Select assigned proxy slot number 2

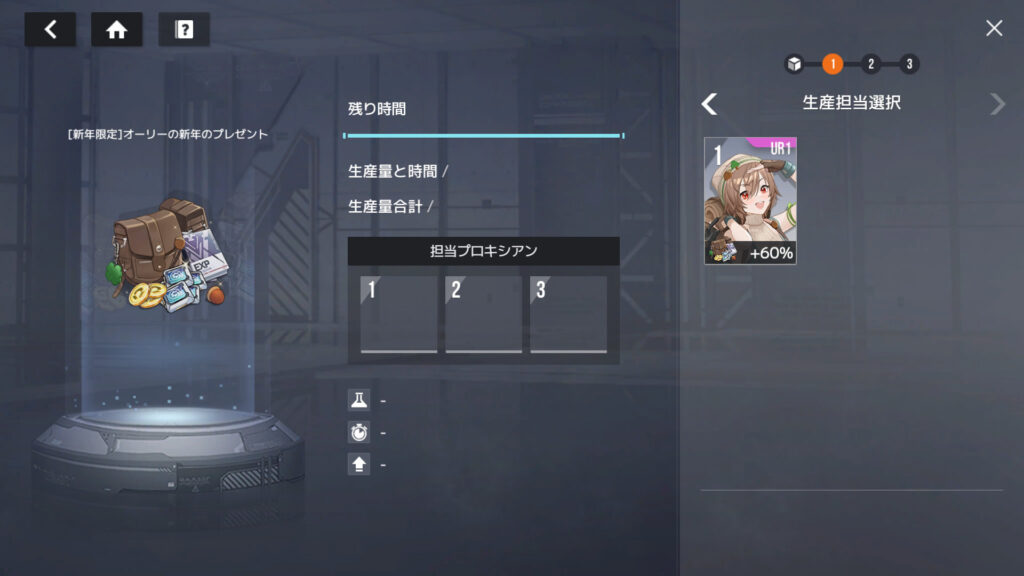(x=483, y=314)
